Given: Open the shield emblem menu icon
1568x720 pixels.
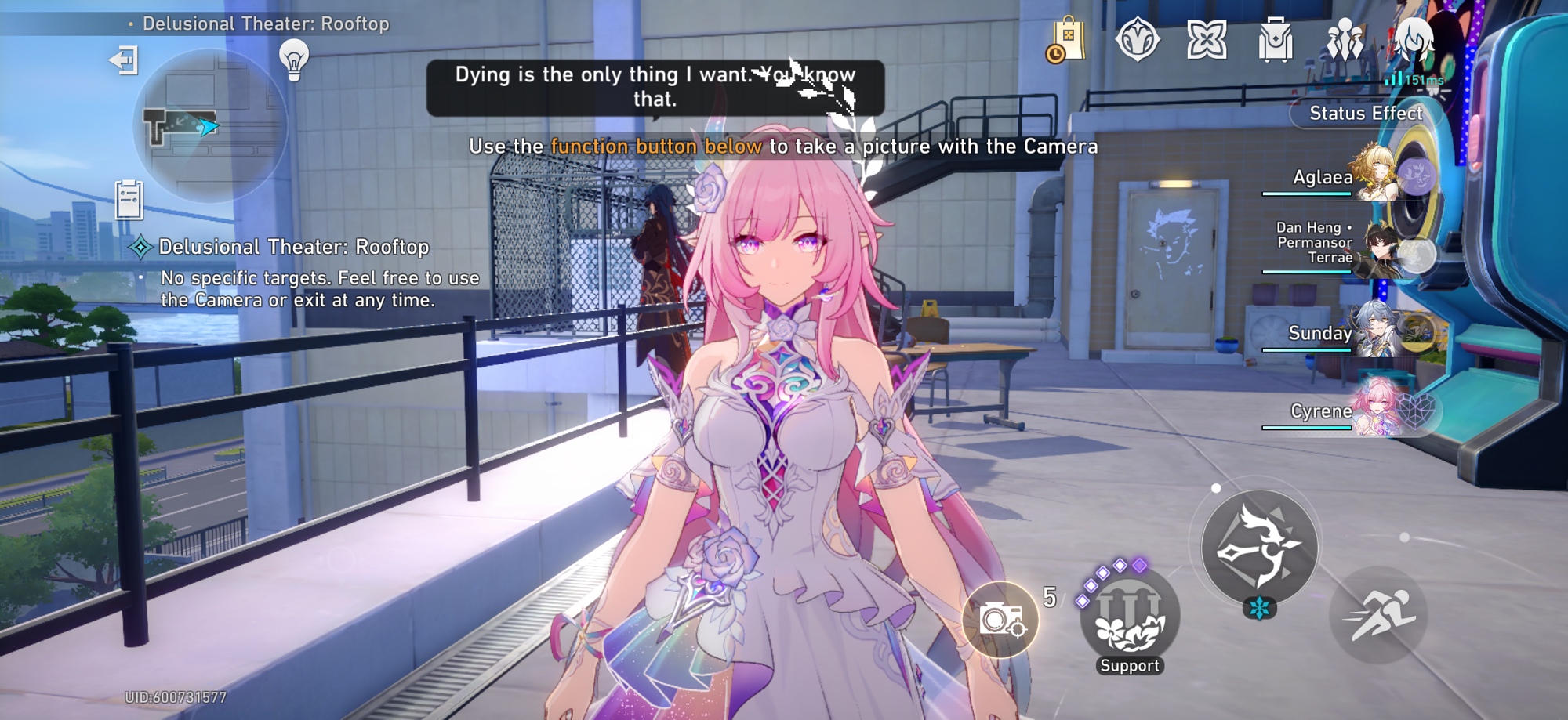Looking at the screenshot, I should 1137,39.
